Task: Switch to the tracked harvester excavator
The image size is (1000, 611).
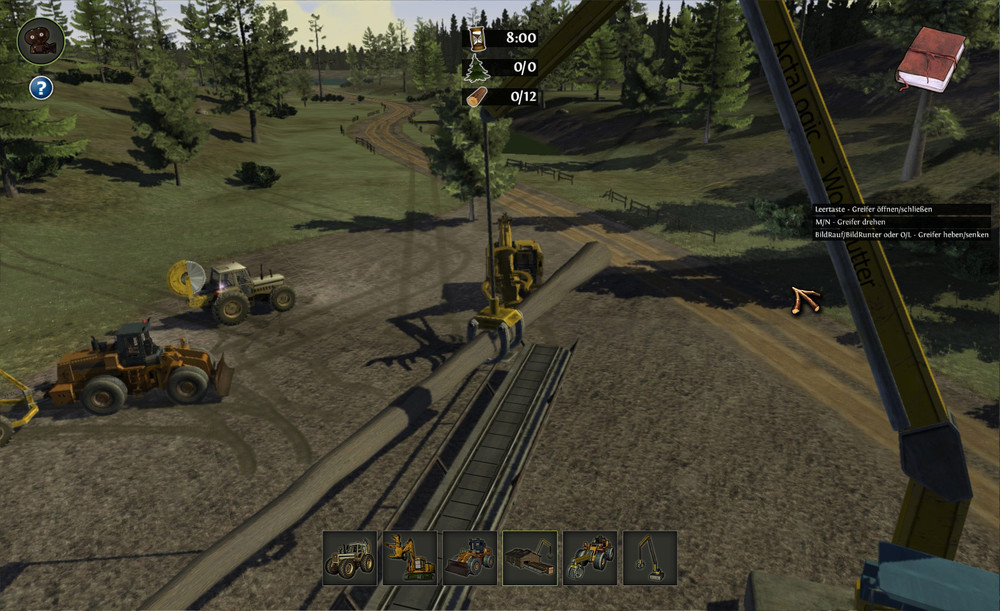Action: click(410, 558)
